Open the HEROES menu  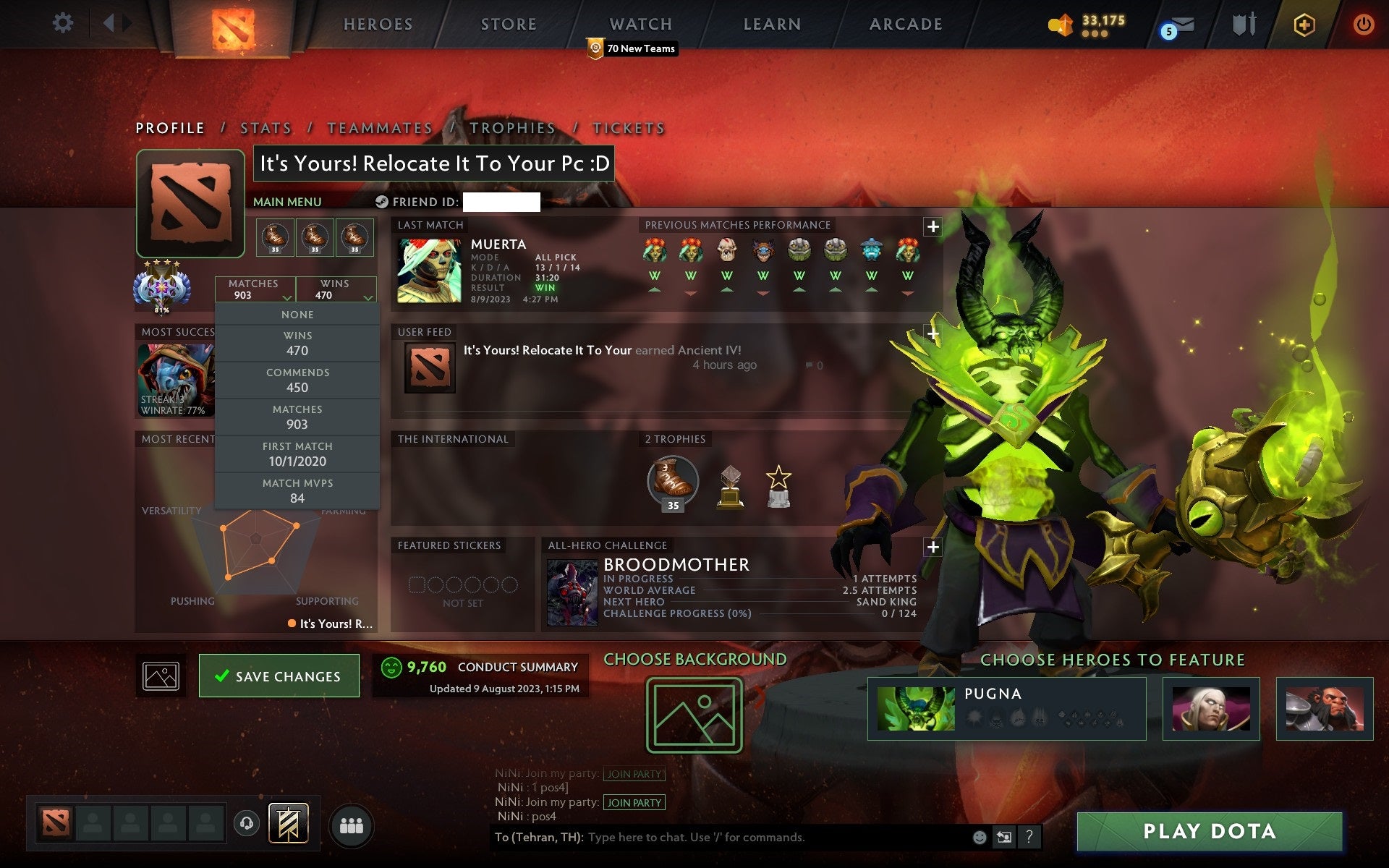(x=378, y=24)
